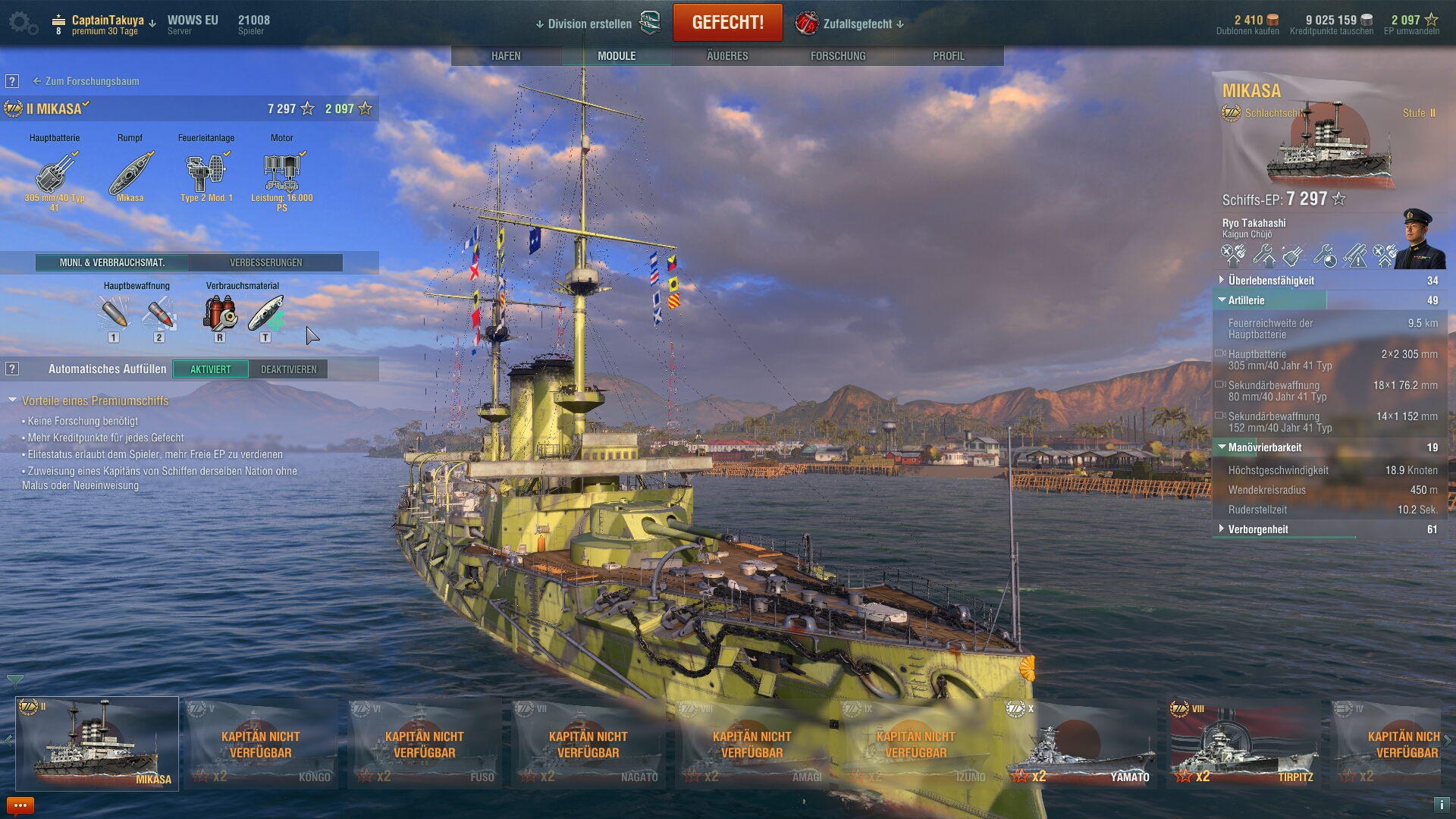Open the Zufallsgefecht battle type dropdown
This screenshot has width=1456, height=819.
857,24
